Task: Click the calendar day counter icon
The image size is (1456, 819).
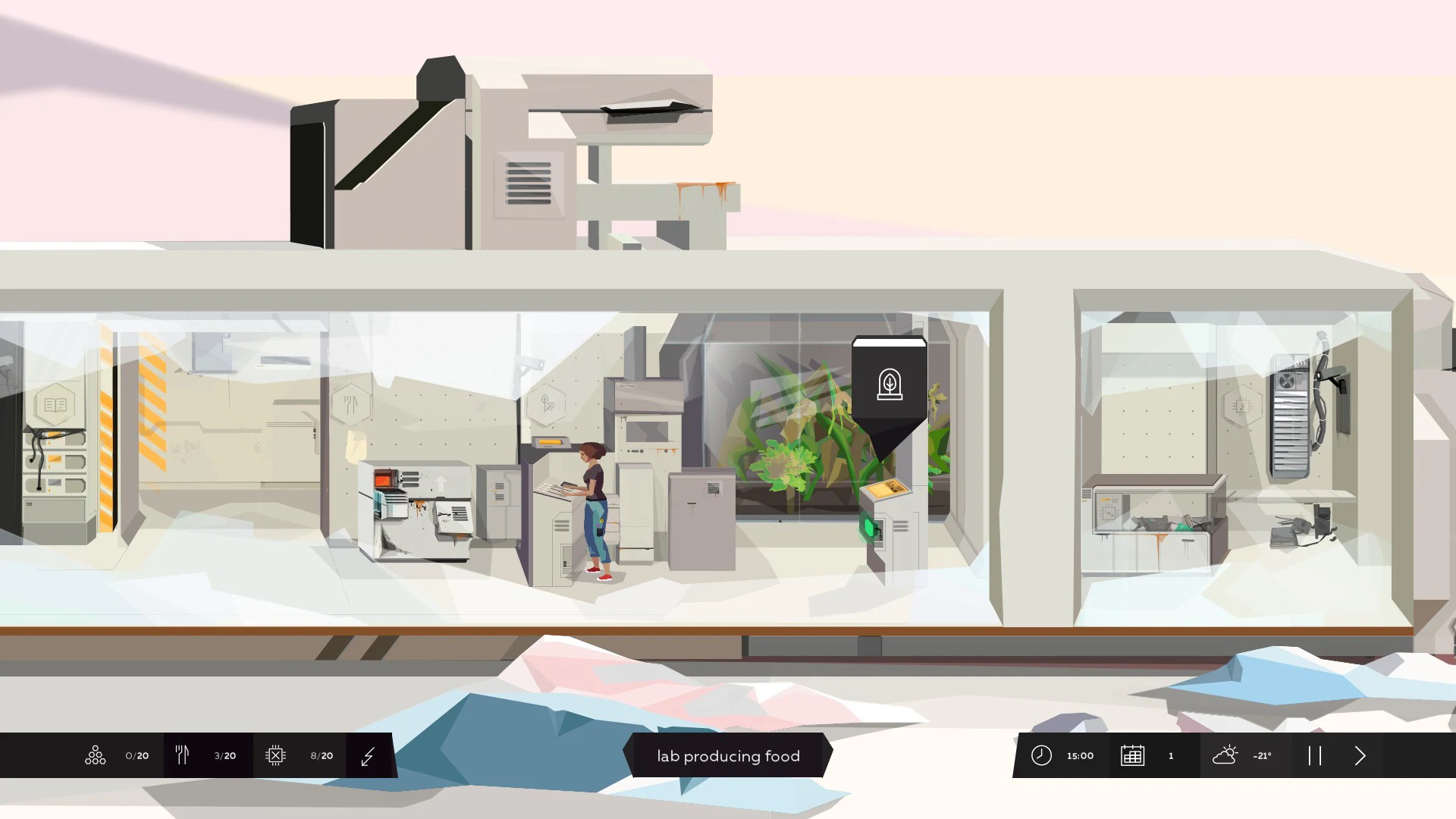Action: 1133,755
